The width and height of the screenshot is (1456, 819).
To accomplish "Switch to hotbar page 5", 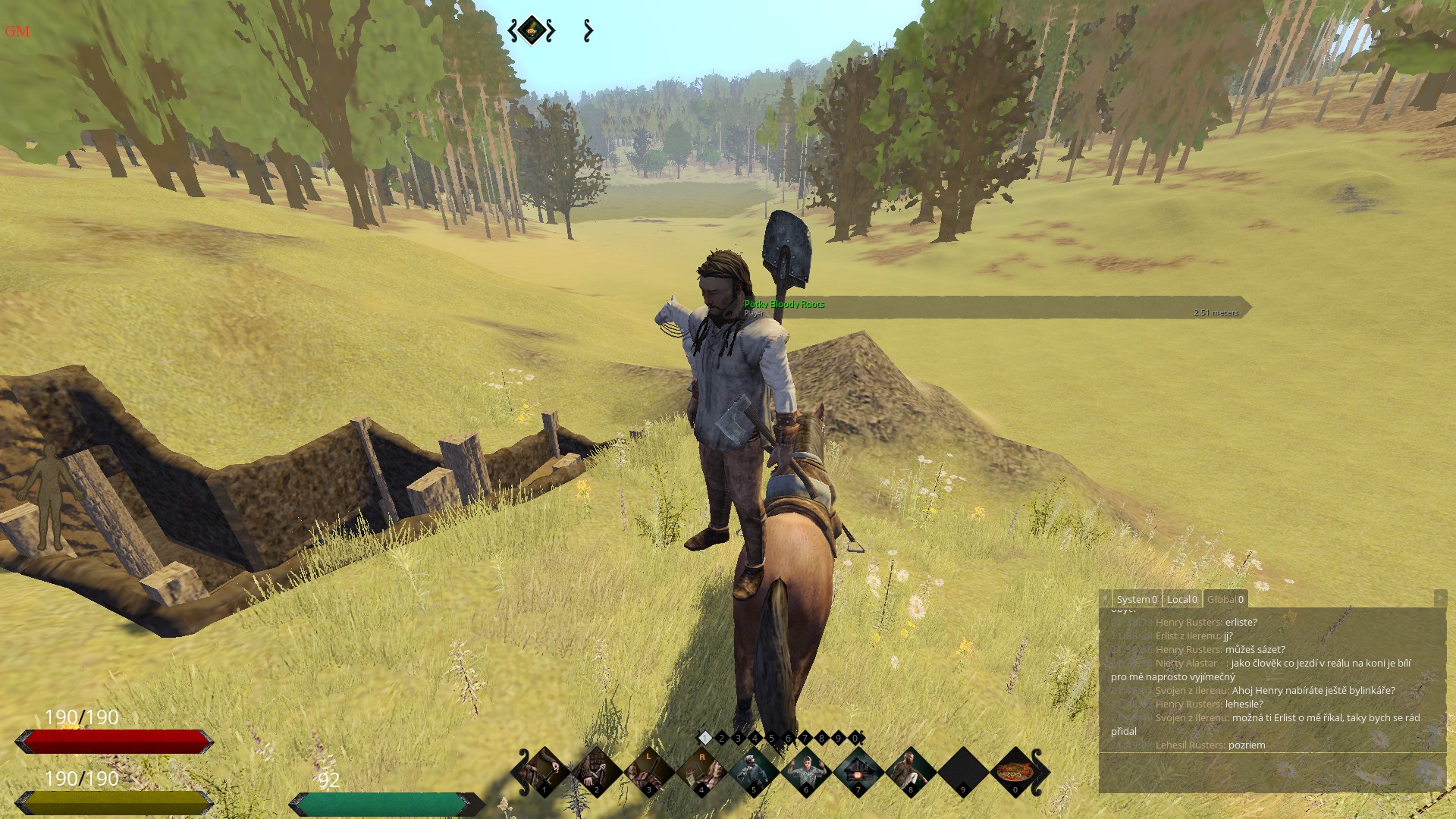I will pyautogui.click(x=771, y=738).
